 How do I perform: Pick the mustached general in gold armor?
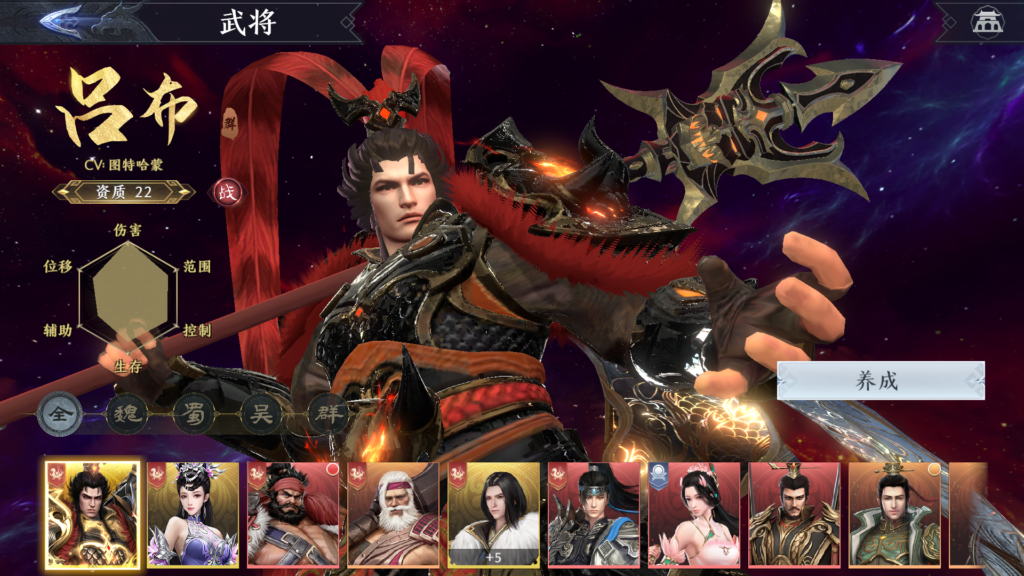click(x=794, y=514)
